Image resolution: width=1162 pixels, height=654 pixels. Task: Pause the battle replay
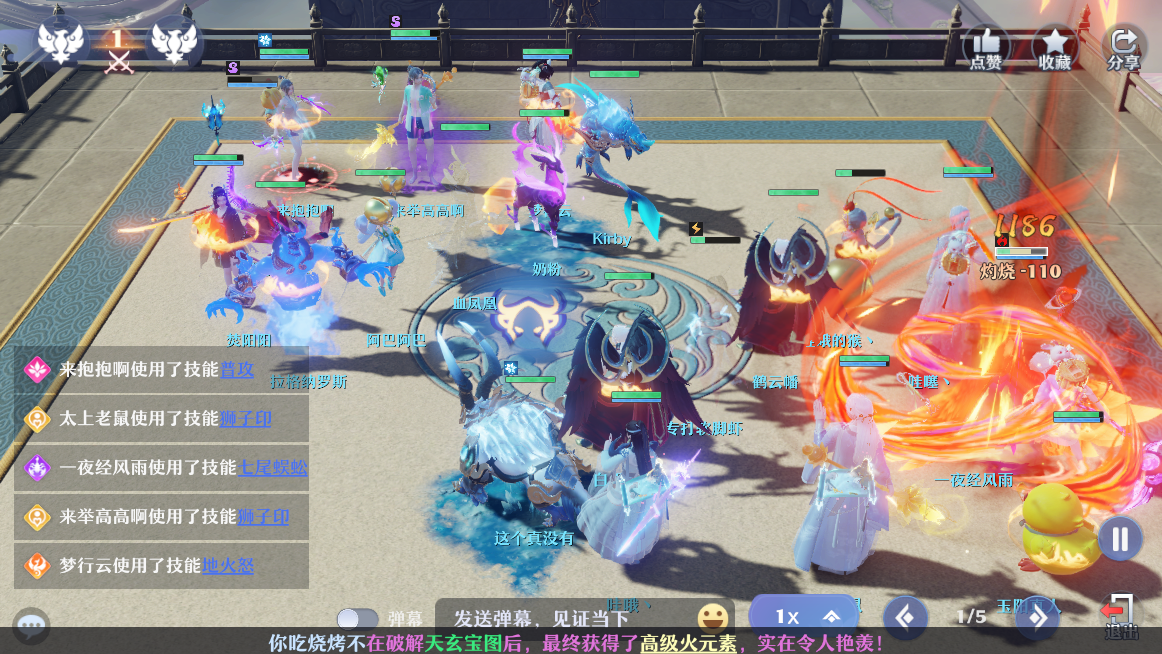(x=1119, y=539)
